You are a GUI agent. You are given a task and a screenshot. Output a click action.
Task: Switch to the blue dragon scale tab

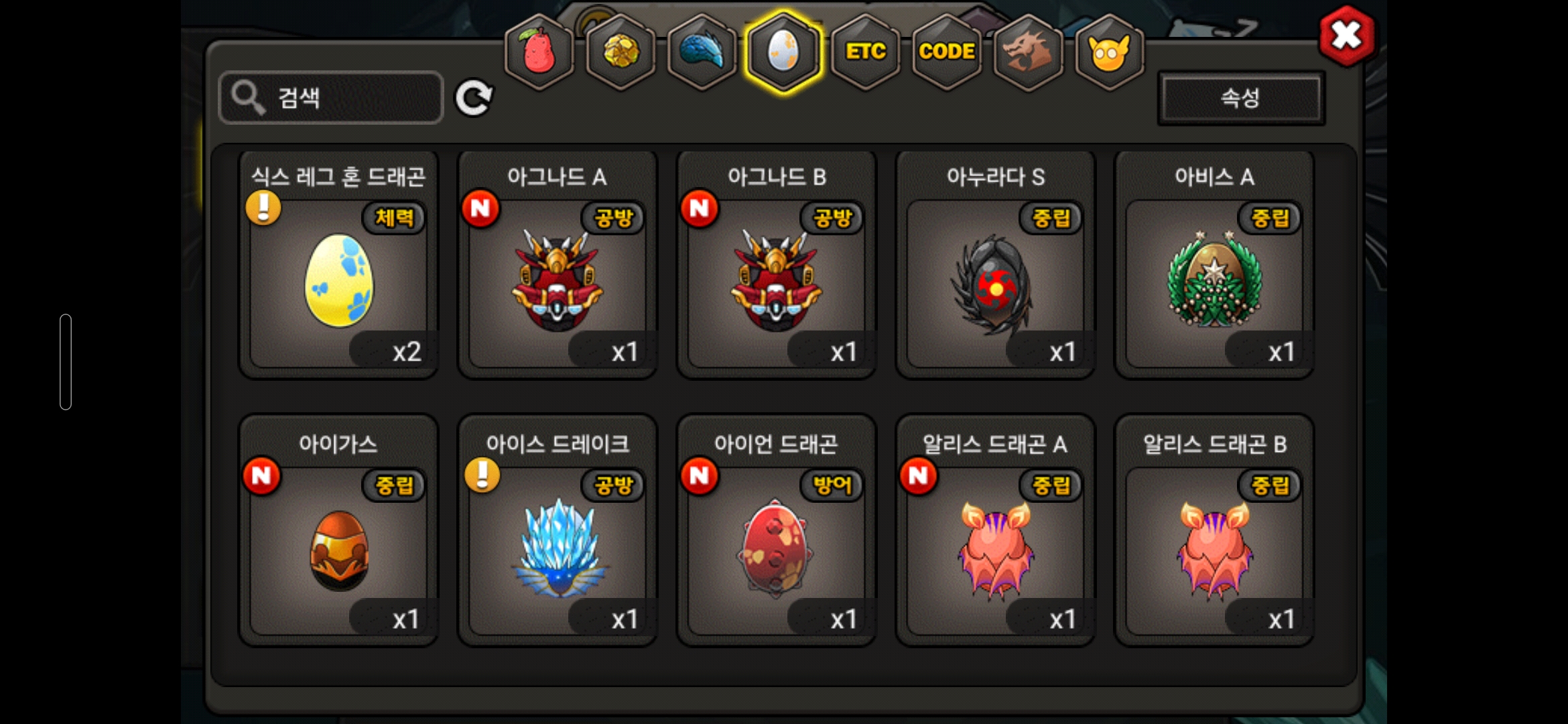[x=702, y=52]
